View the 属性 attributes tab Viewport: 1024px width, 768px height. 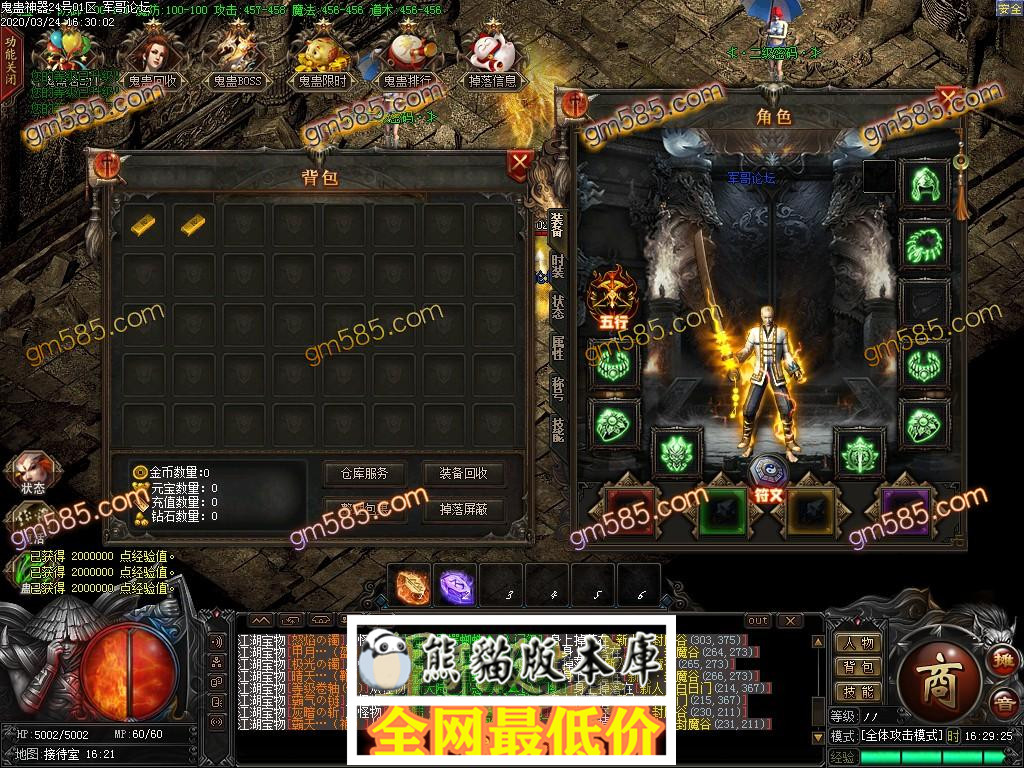click(x=558, y=347)
